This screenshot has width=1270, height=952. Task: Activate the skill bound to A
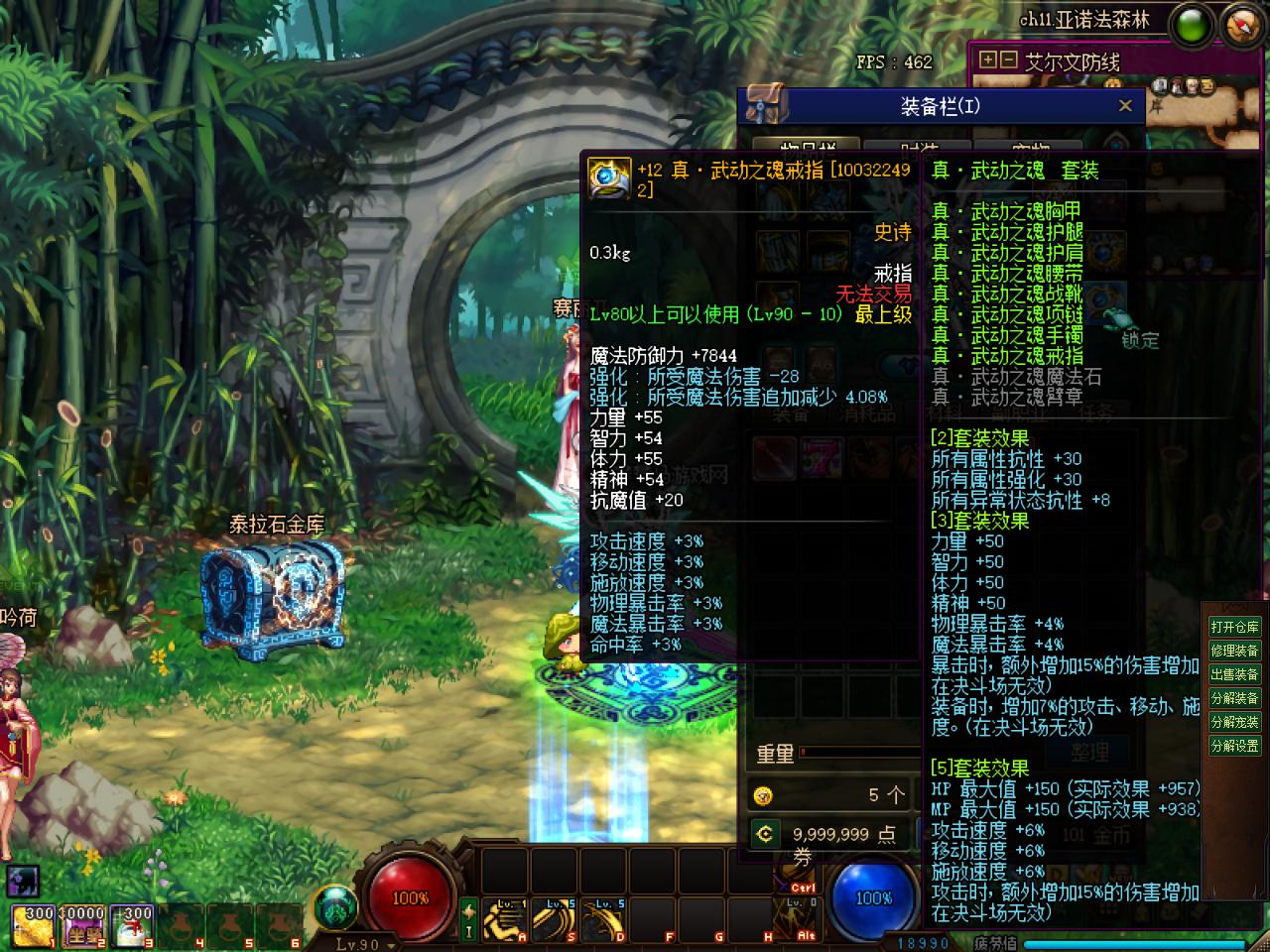point(505,920)
